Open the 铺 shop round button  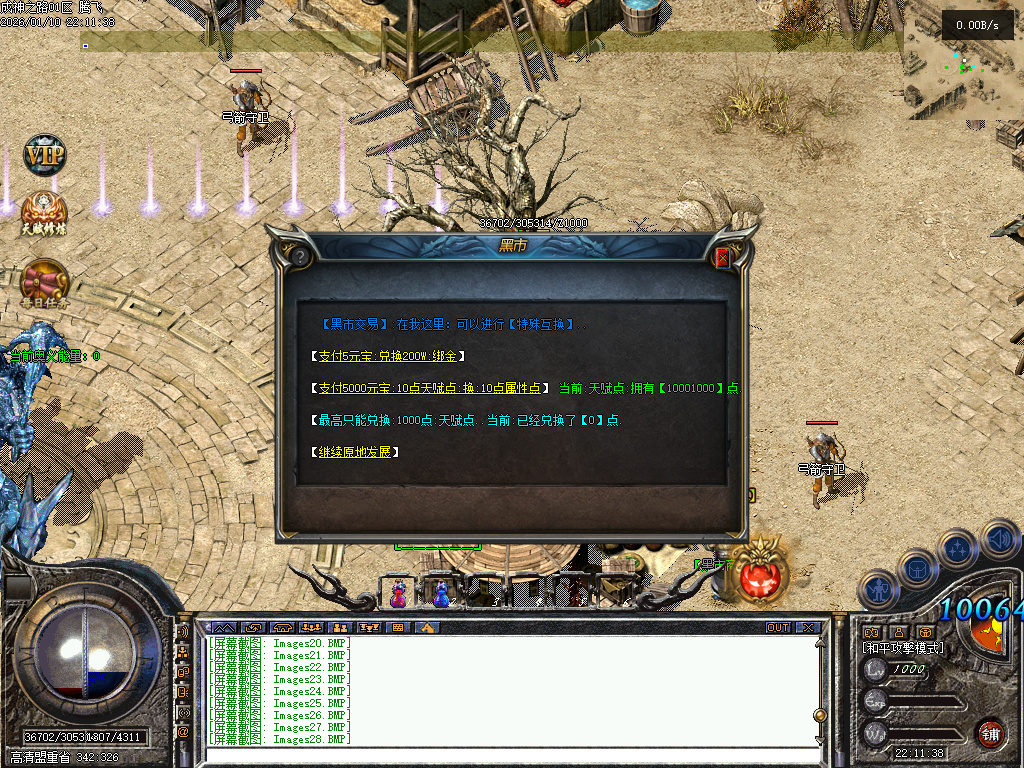pyautogui.click(x=990, y=734)
